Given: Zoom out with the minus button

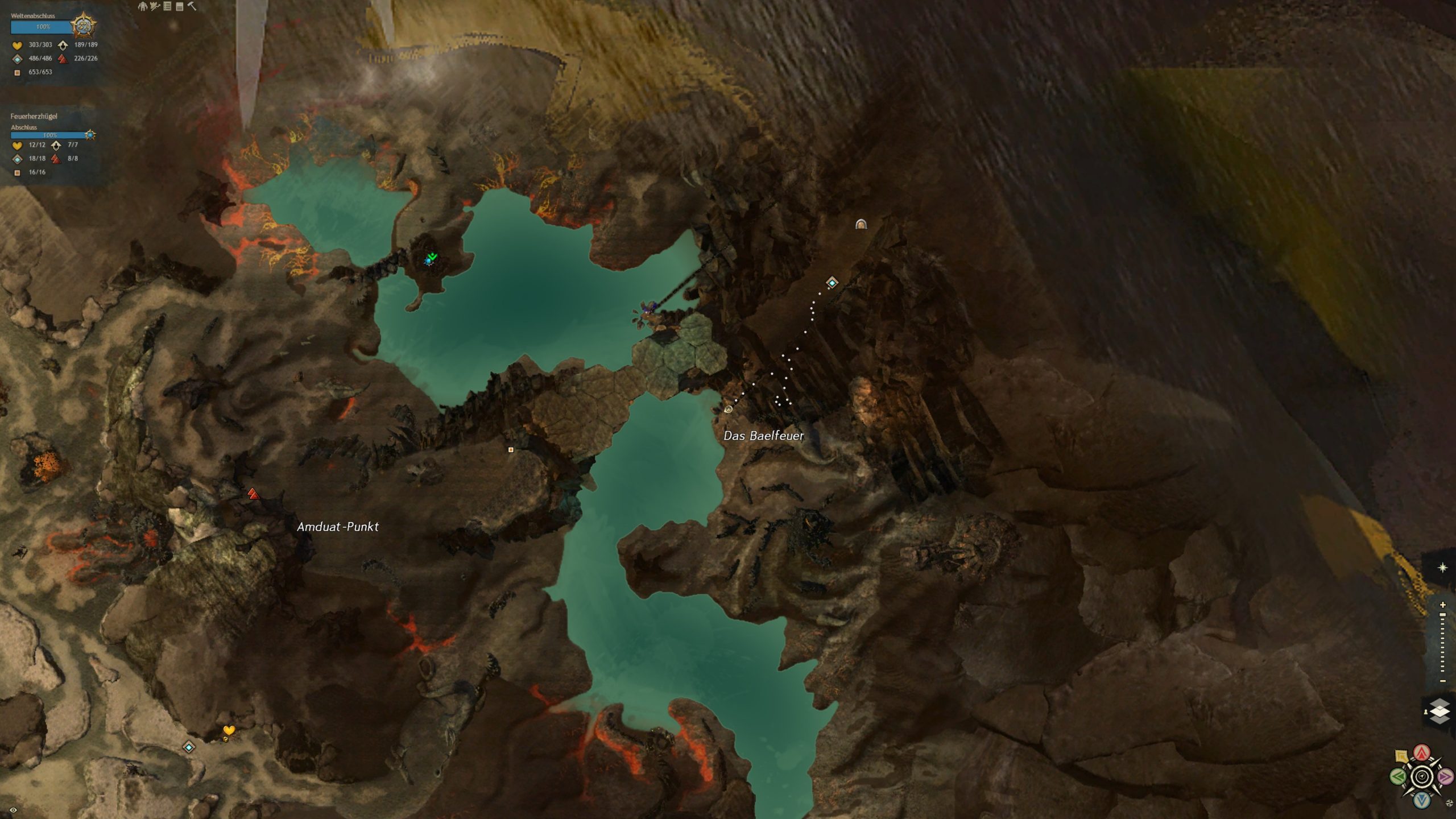Looking at the screenshot, I should [1442, 681].
